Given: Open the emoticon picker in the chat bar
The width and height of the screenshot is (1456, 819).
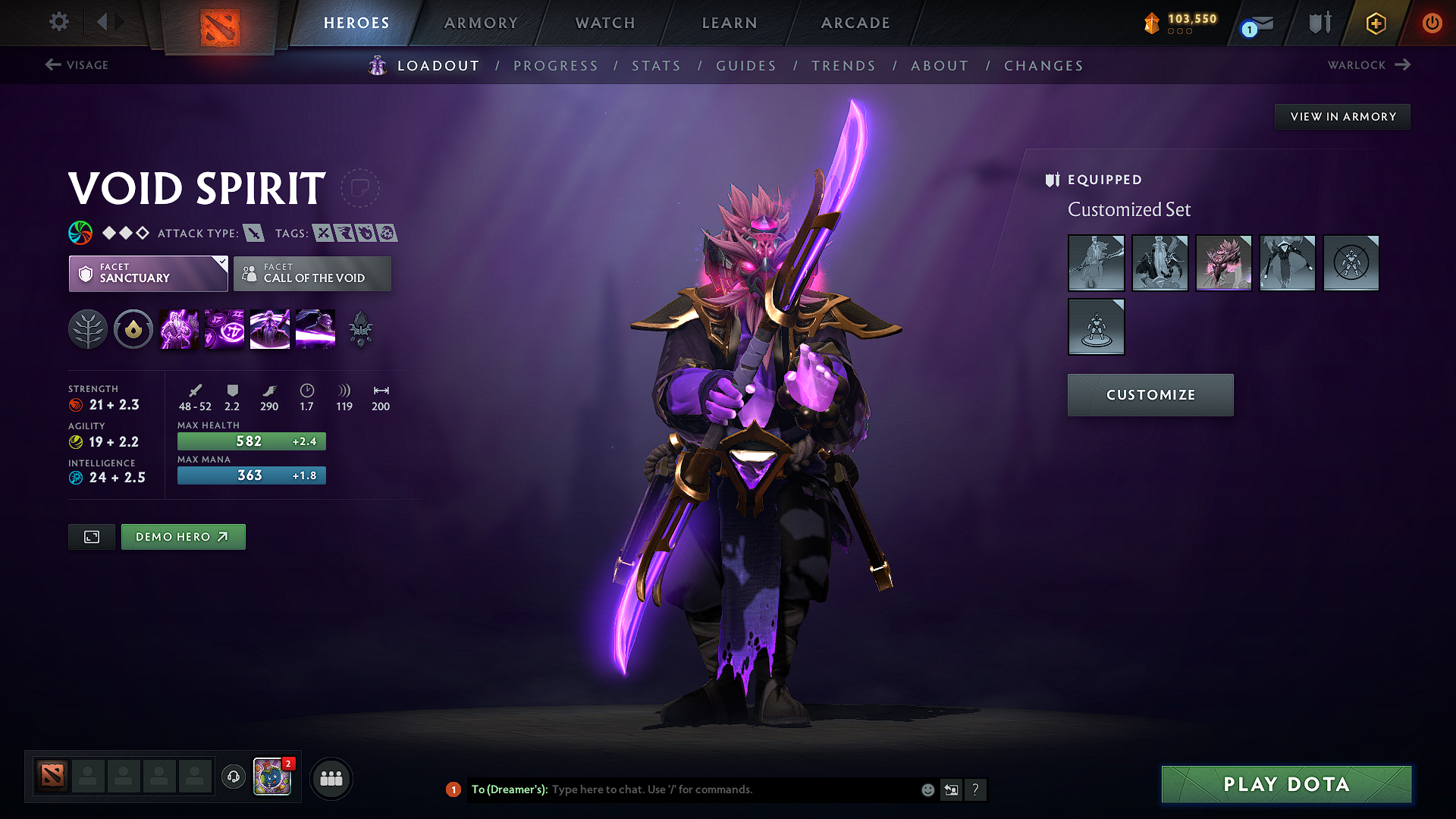Looking at the screenshot, I should pyautogui.click(x=927, y=789).
